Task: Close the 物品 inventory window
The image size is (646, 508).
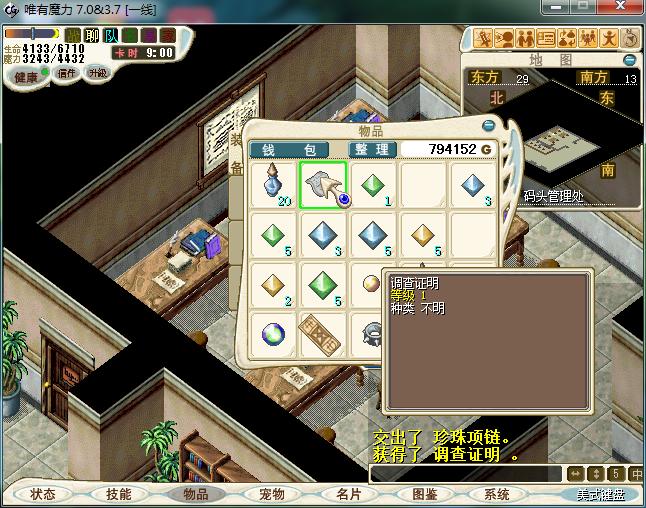Action: (x=488, y=127)
